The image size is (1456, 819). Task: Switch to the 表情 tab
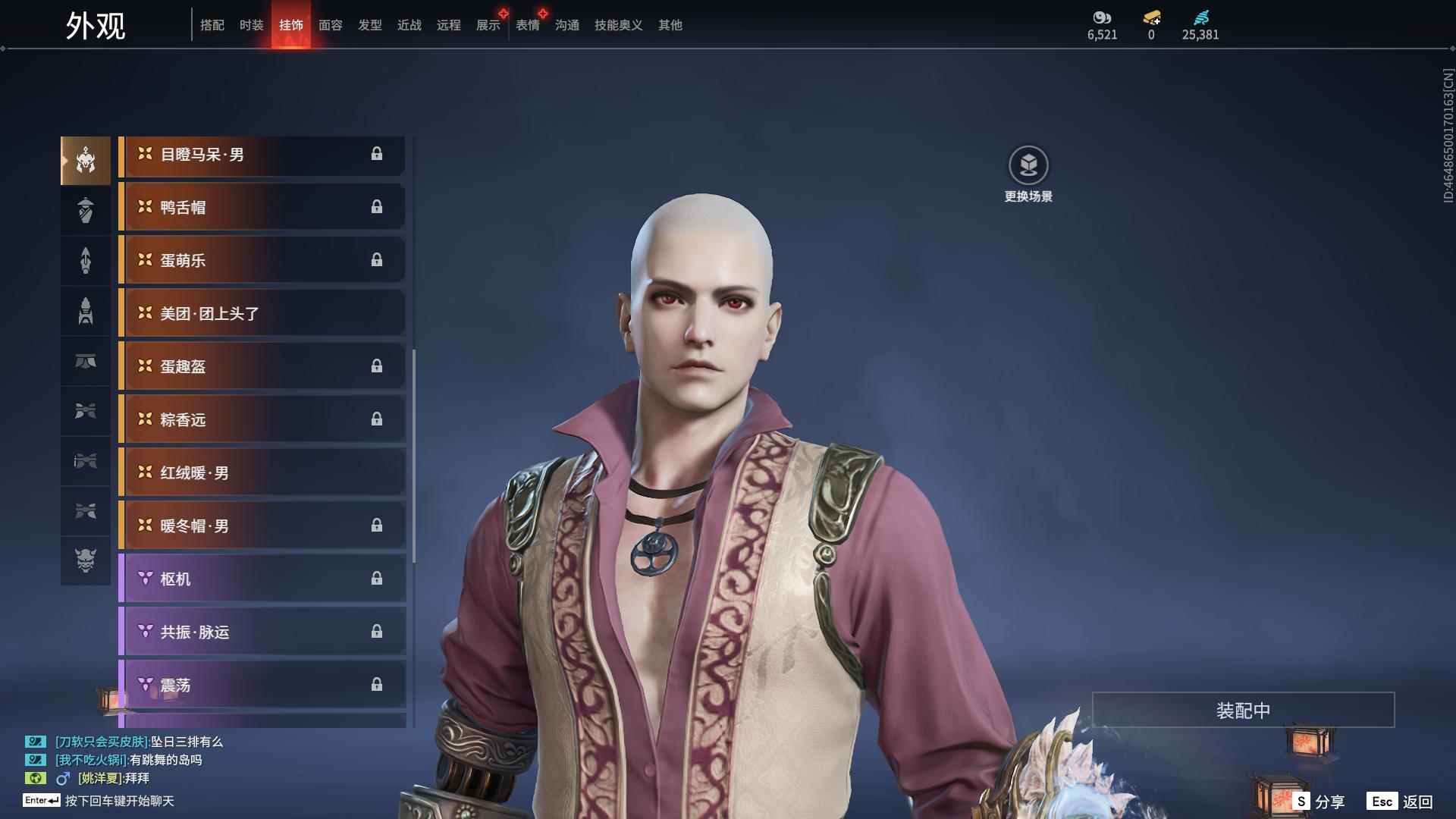pyautogui.click(x=527, y=25)
